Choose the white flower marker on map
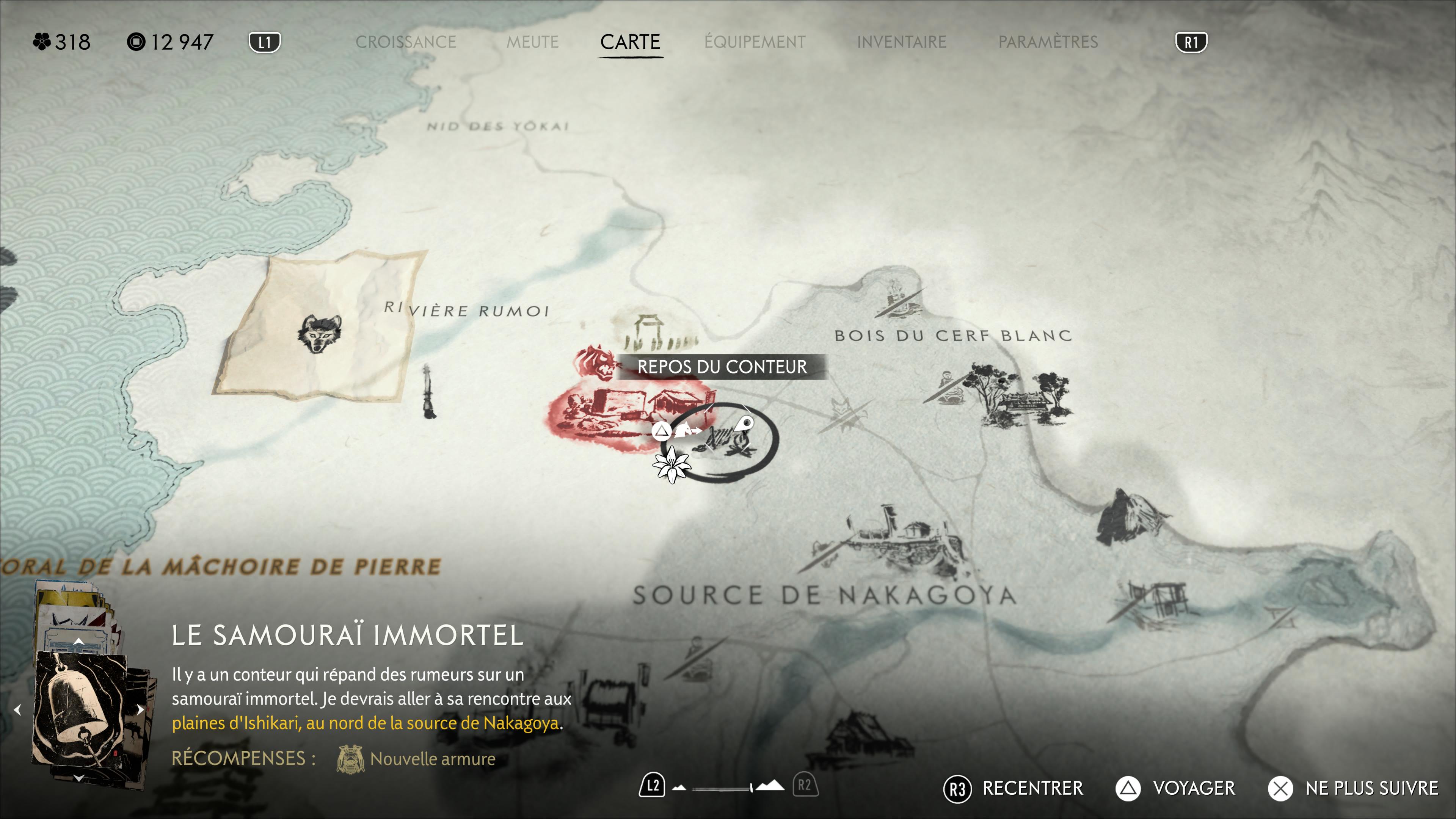Screen dimensions: 1456x819 point(672,464)
